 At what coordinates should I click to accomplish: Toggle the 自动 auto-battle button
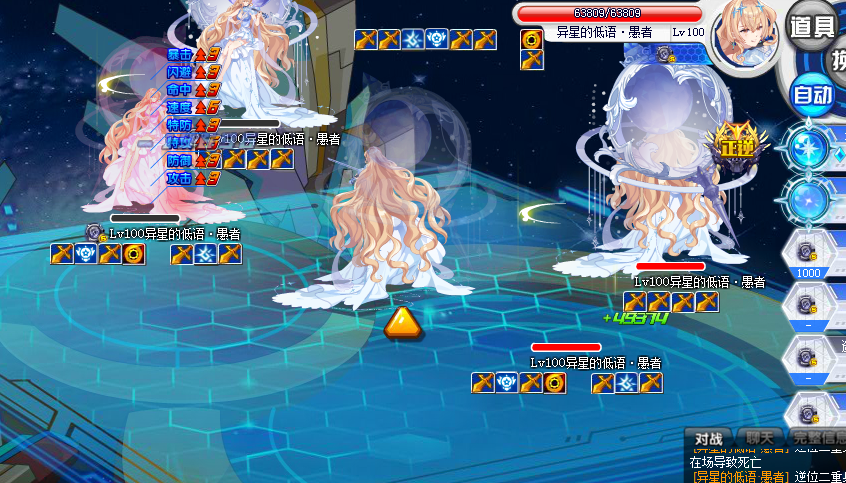[812, 95]
